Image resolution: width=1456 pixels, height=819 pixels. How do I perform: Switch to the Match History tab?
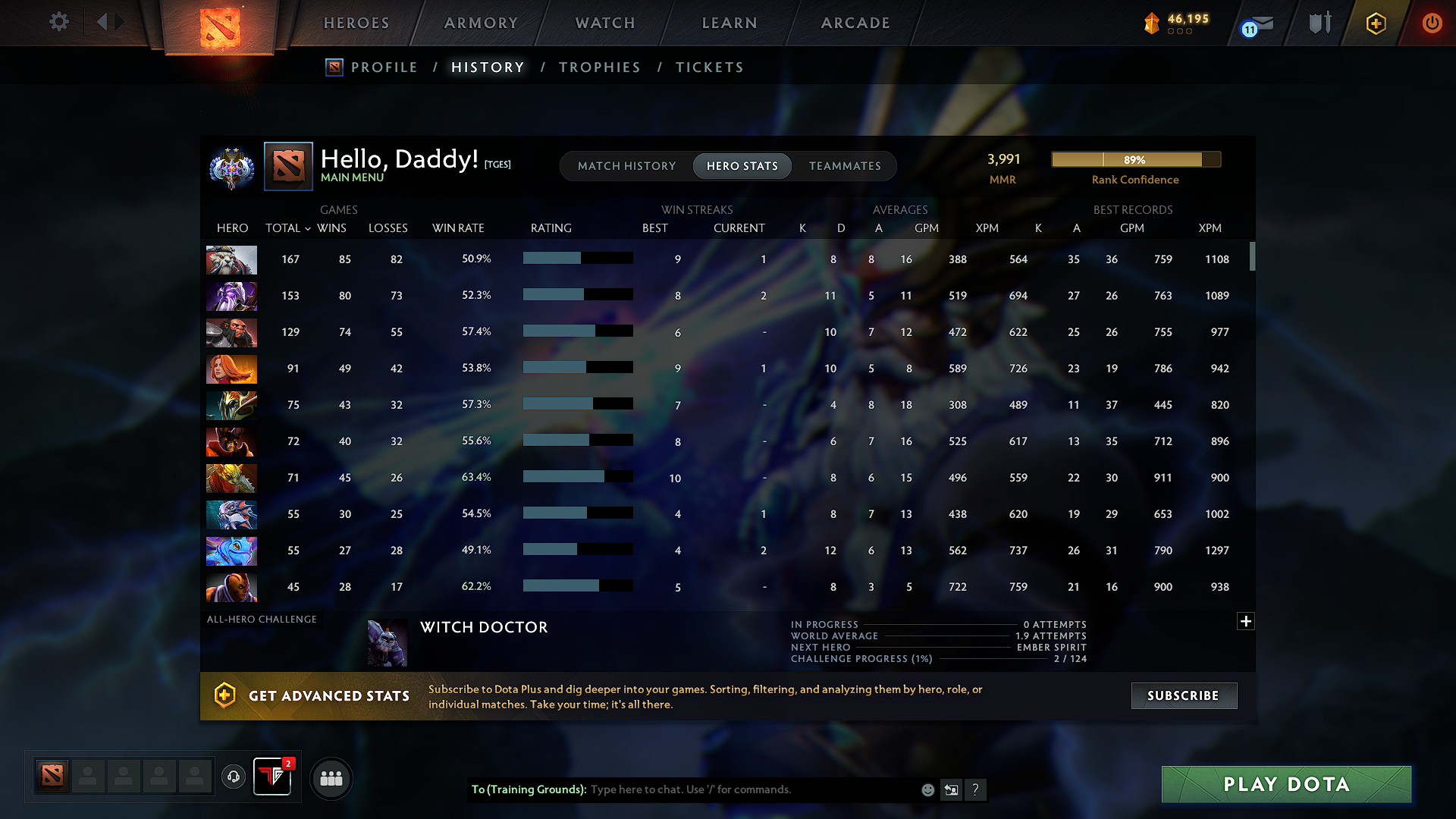(626, 166)
